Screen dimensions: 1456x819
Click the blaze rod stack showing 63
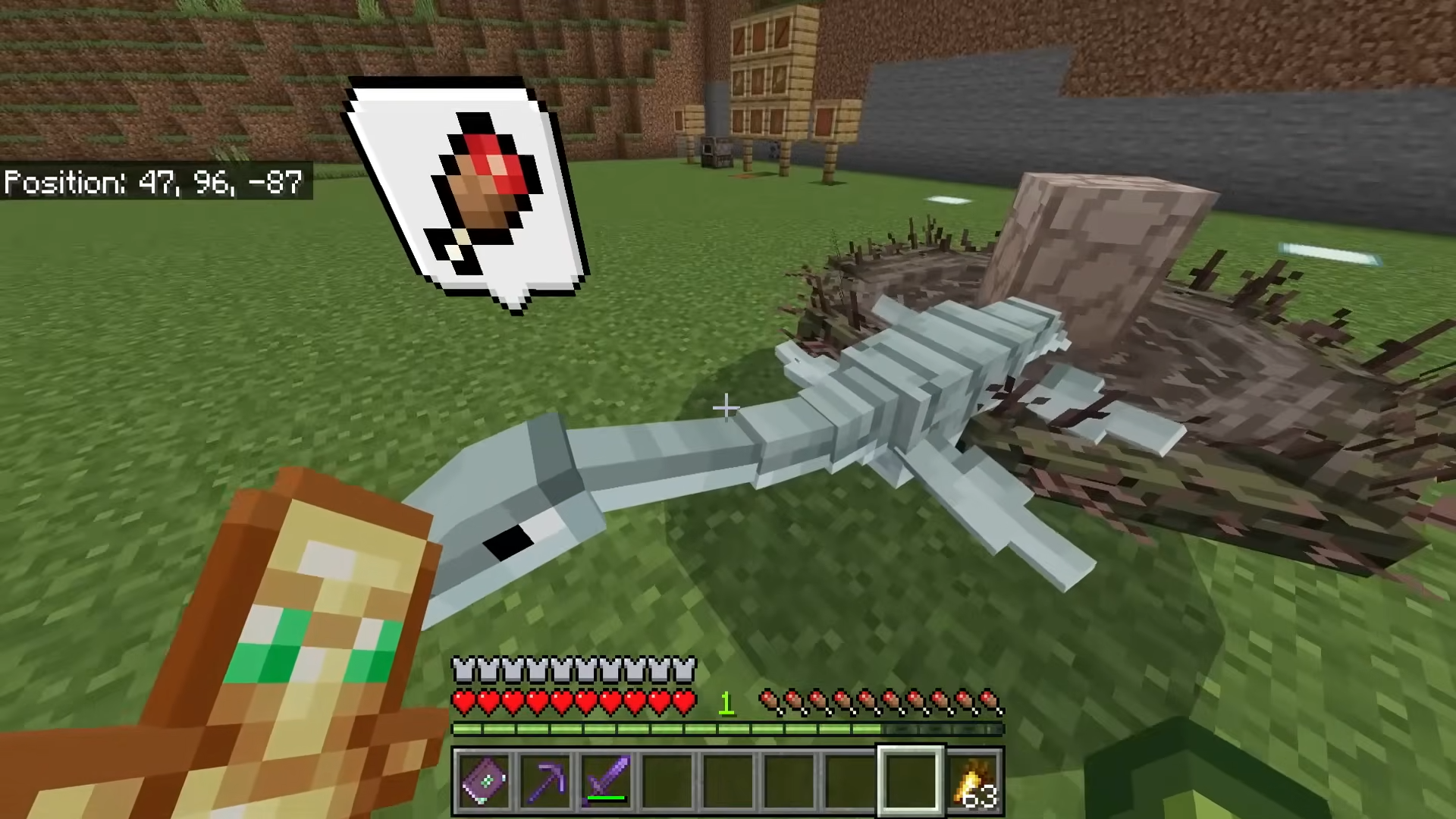974,780
